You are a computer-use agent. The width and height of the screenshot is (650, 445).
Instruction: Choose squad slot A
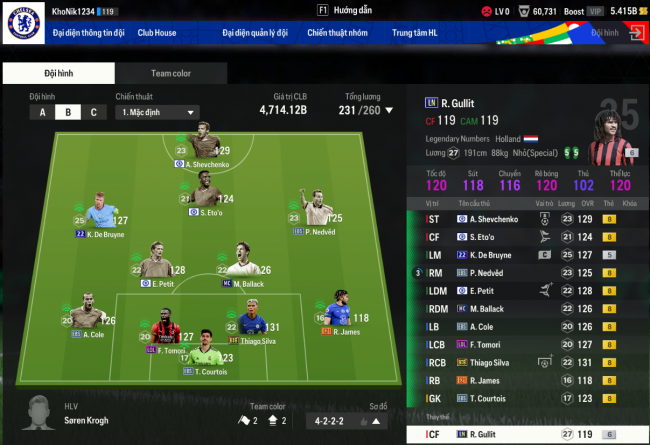pos(43,112)
